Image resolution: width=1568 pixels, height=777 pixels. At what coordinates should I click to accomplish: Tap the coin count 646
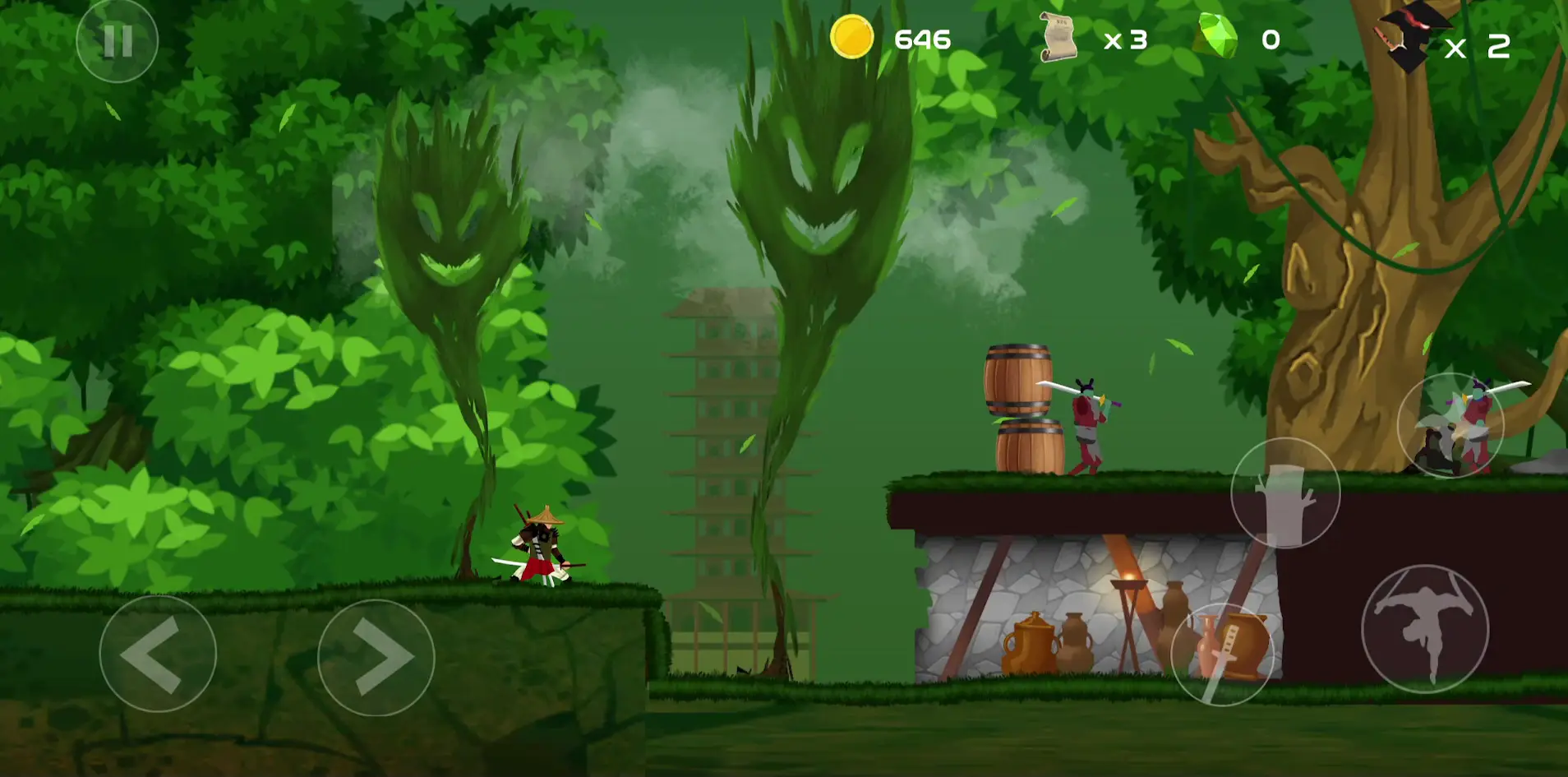point(922,38)
